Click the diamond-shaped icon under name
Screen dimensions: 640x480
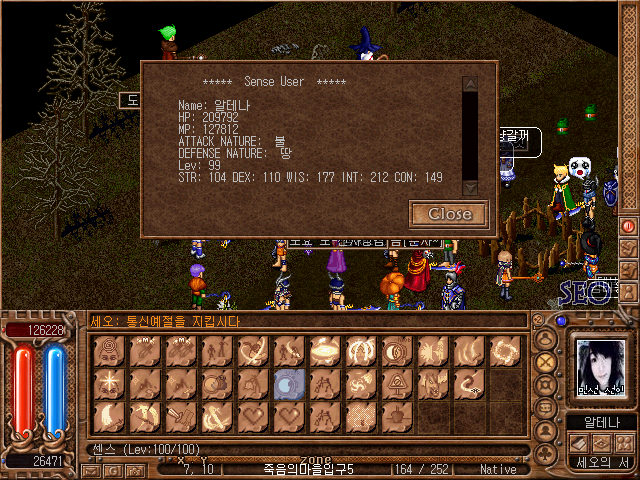coord(600,442)
